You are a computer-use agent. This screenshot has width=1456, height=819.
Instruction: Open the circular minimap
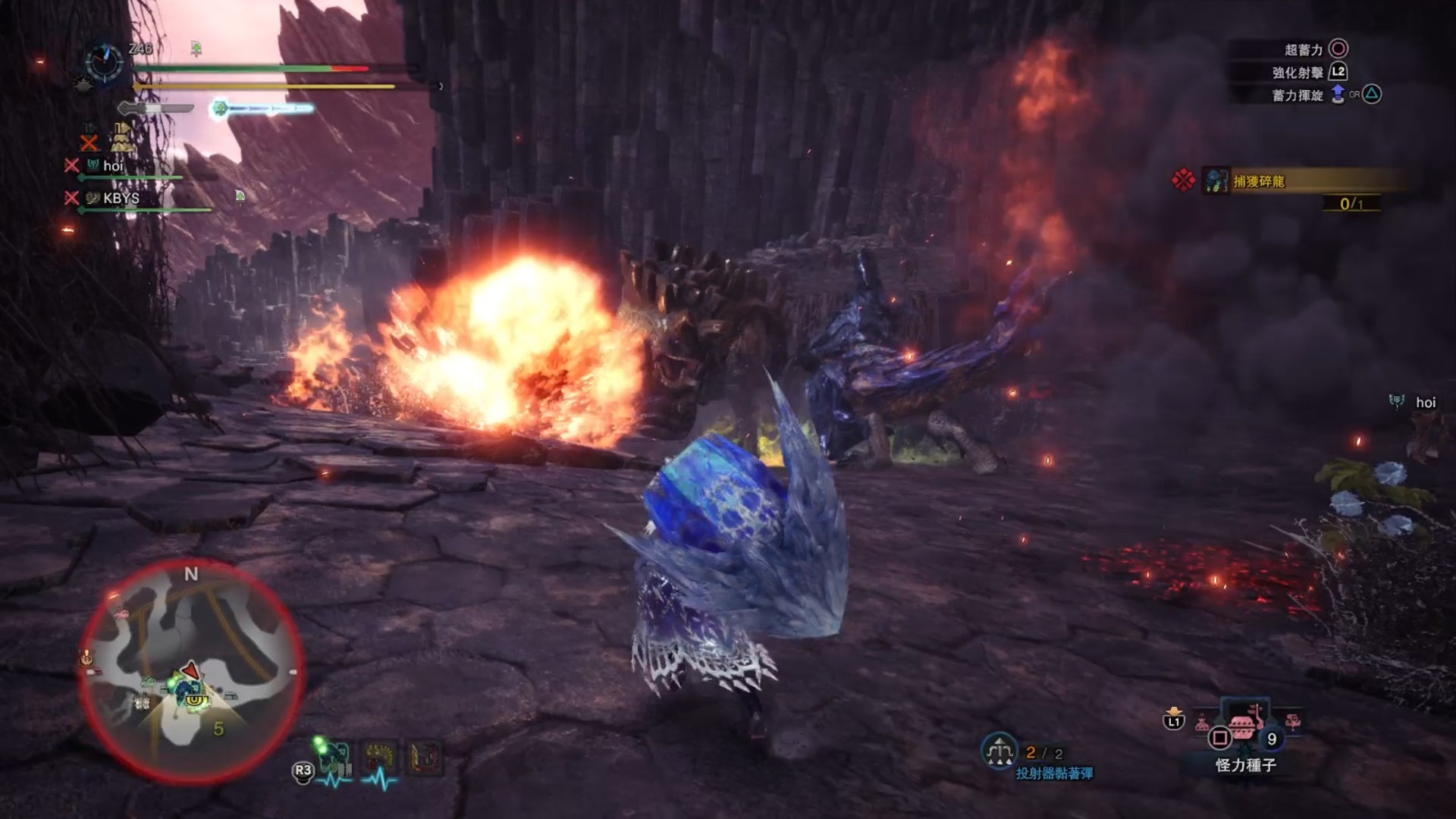191,671
